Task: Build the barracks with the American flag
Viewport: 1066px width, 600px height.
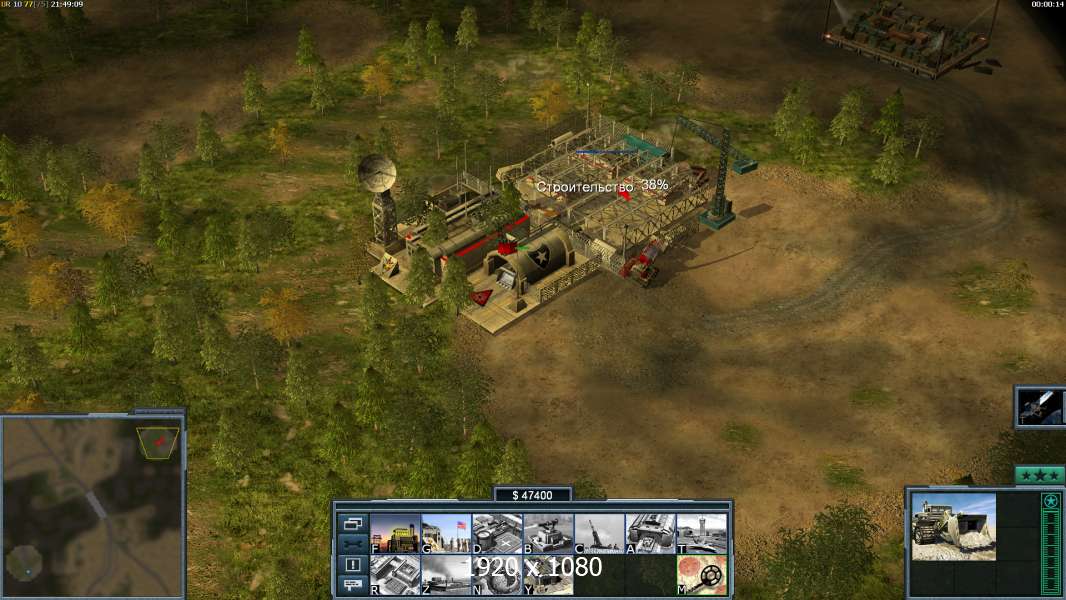Action: coord(446,534)
